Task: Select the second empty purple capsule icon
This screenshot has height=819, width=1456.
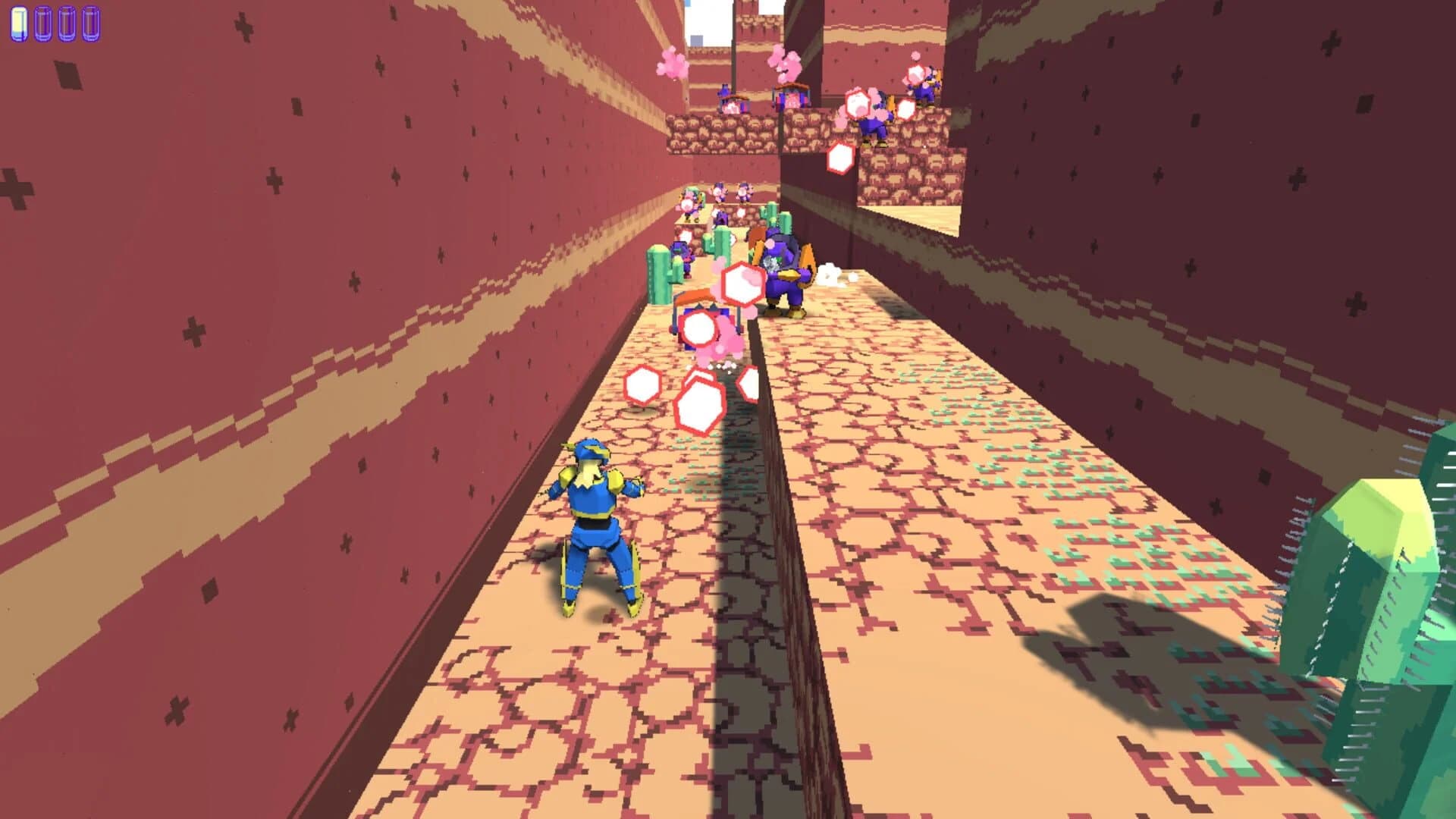Action: click(42, 21)
